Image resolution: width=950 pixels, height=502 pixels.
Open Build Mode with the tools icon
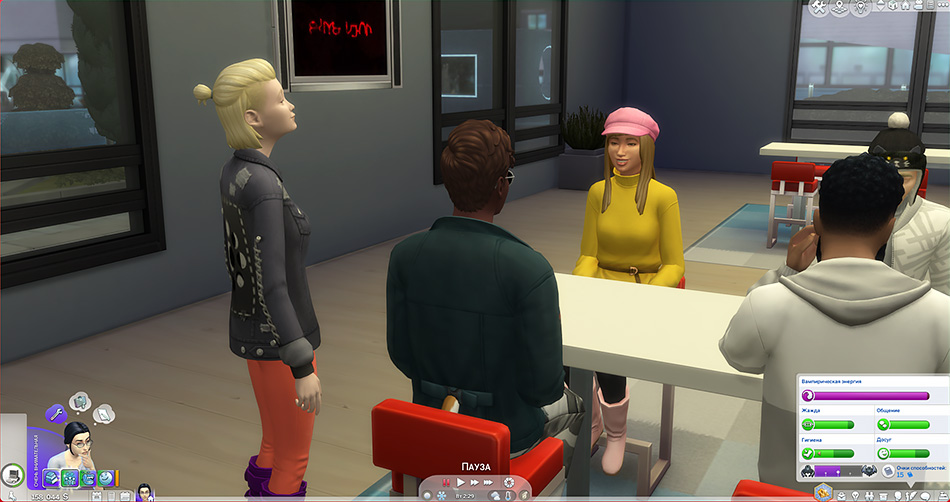pos(819,7)
